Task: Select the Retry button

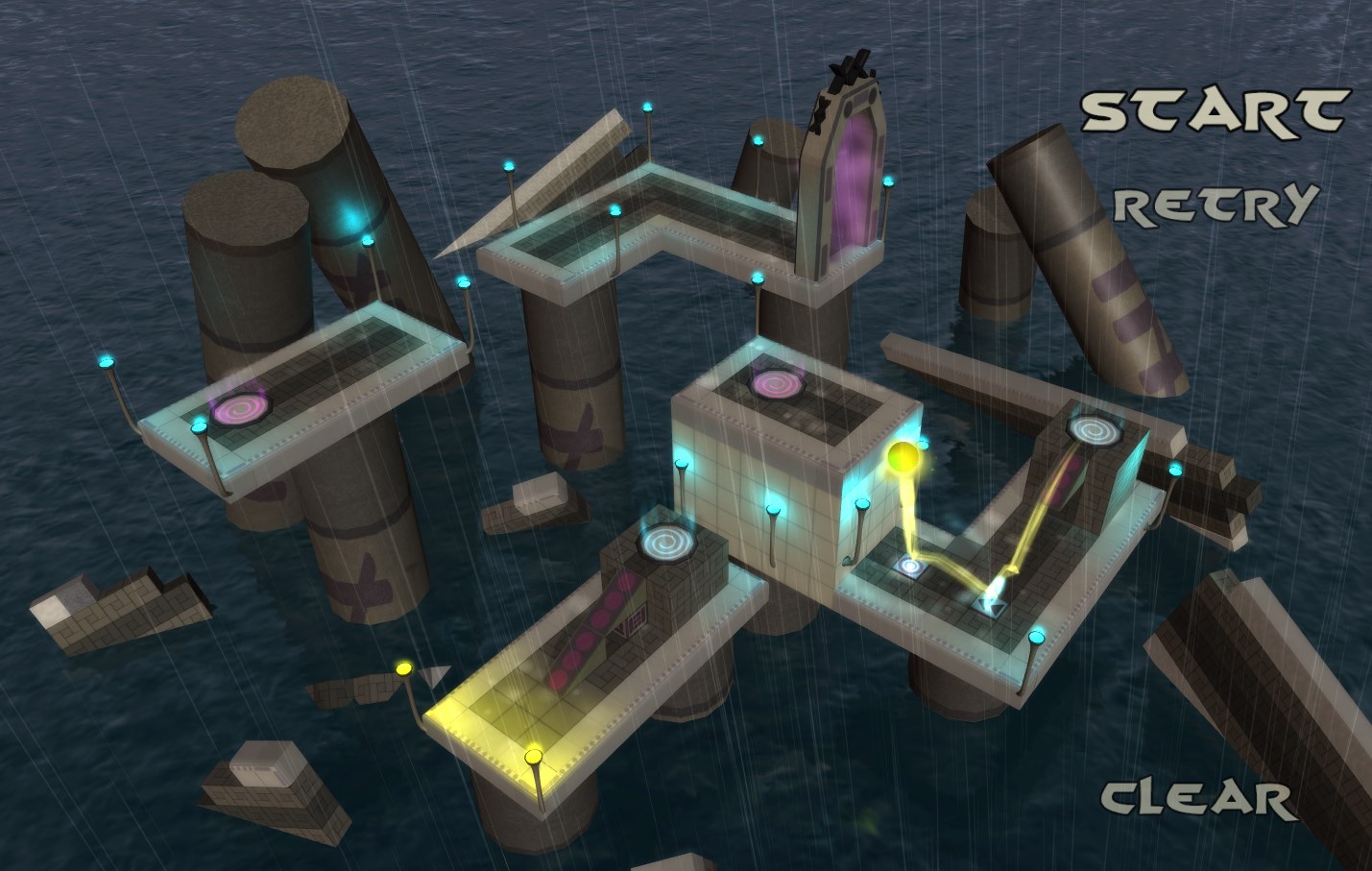Action: 1214,204
